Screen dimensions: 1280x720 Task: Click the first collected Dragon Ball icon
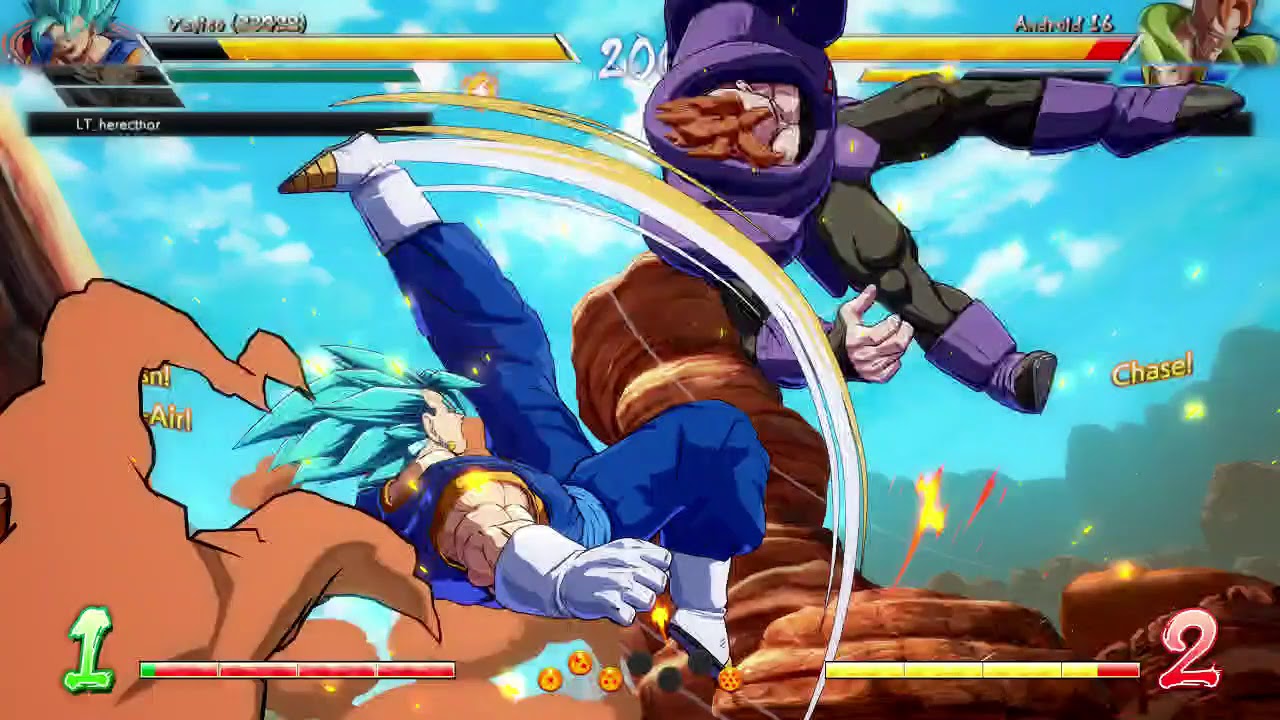(x=550, y=680)
